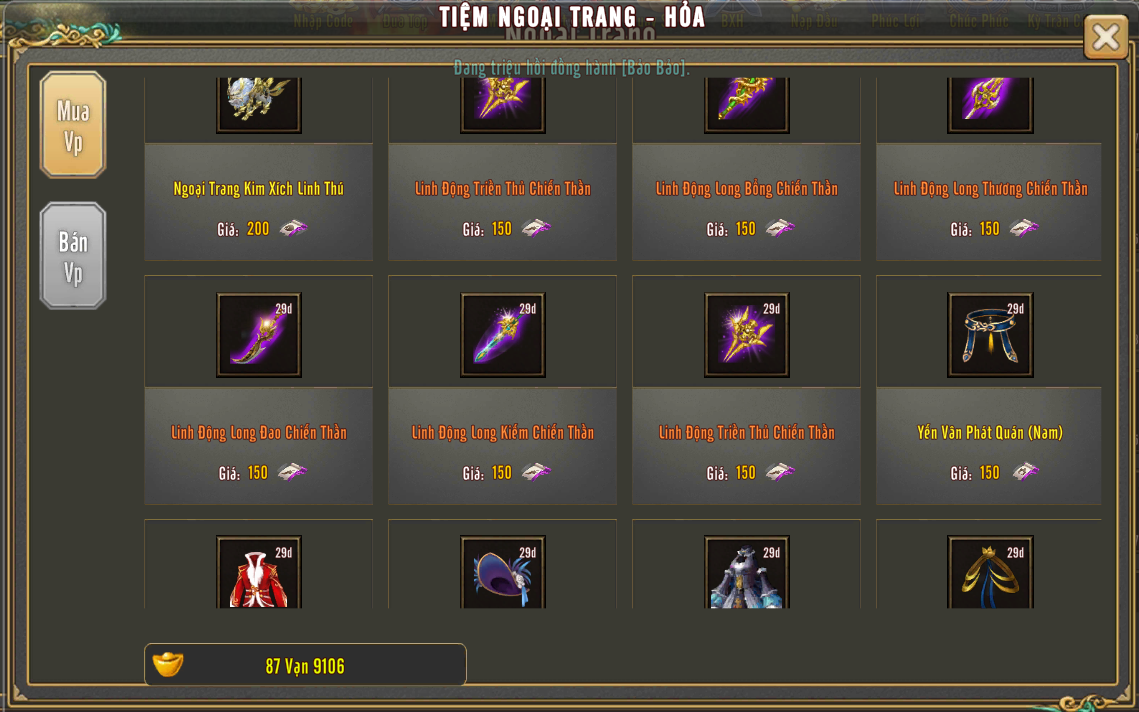Close the Tiệm Ngoại Trang shop window
The image size is (1139, 712).
pyautogui.click(x=1105, y=37)
